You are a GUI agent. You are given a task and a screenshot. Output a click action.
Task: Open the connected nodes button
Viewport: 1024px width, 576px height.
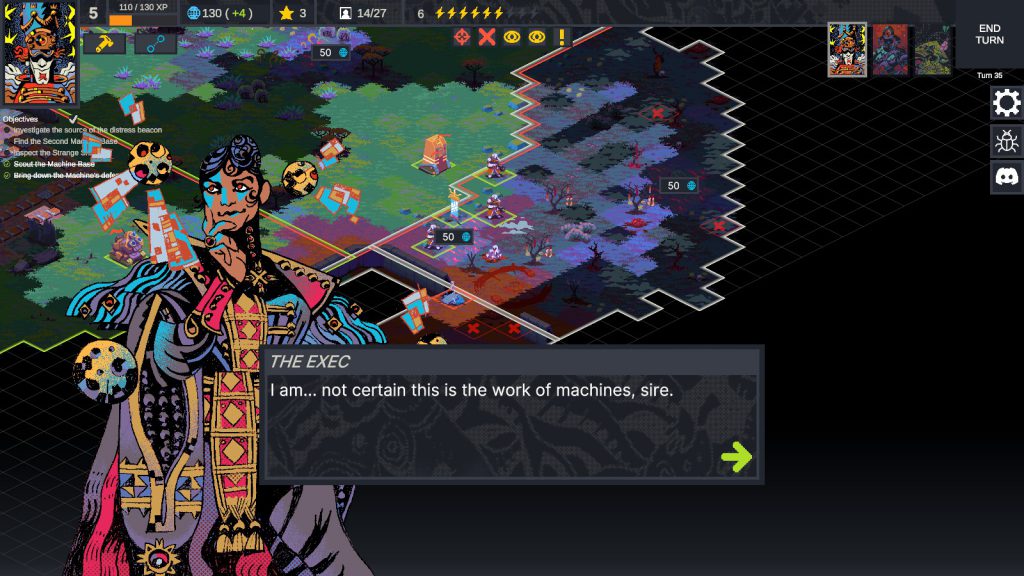pos(155,43)
